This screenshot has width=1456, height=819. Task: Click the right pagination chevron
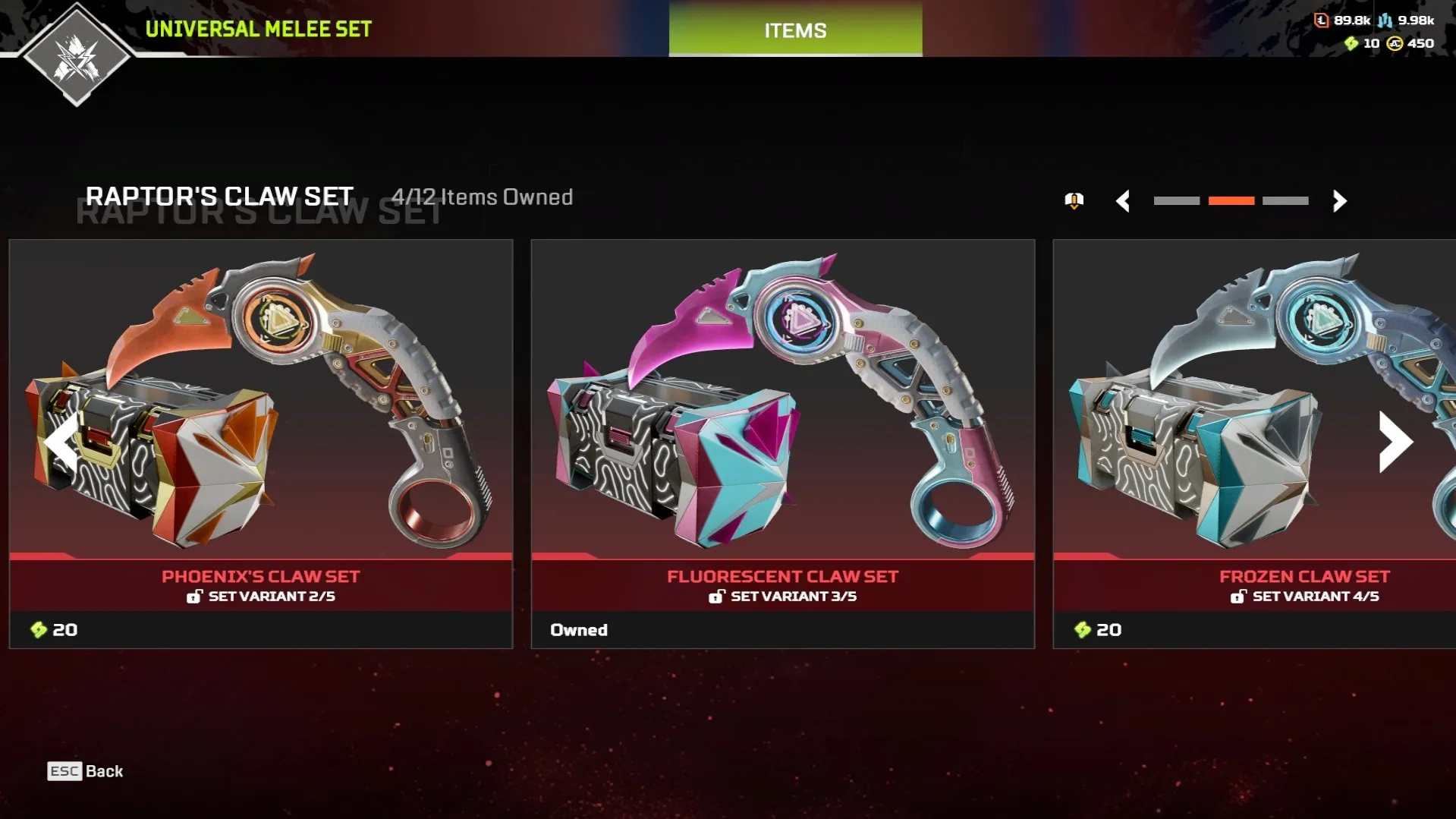pos(1339,202)
